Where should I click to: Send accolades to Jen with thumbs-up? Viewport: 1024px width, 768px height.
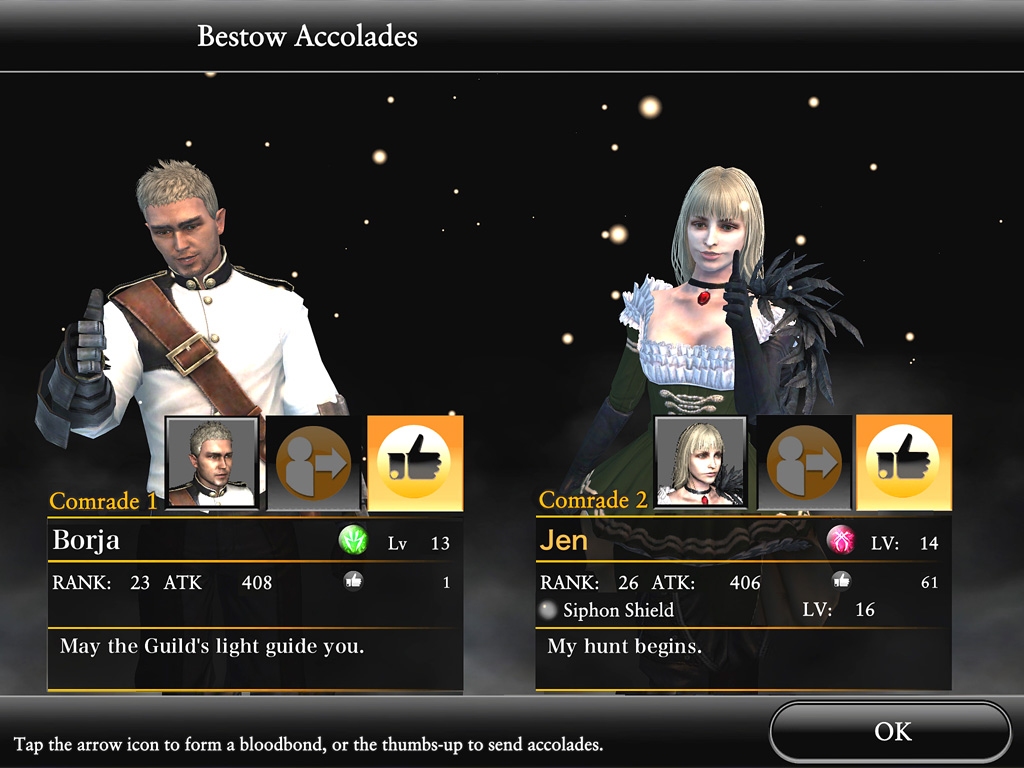pyautogui.click(x=904, y=463)
